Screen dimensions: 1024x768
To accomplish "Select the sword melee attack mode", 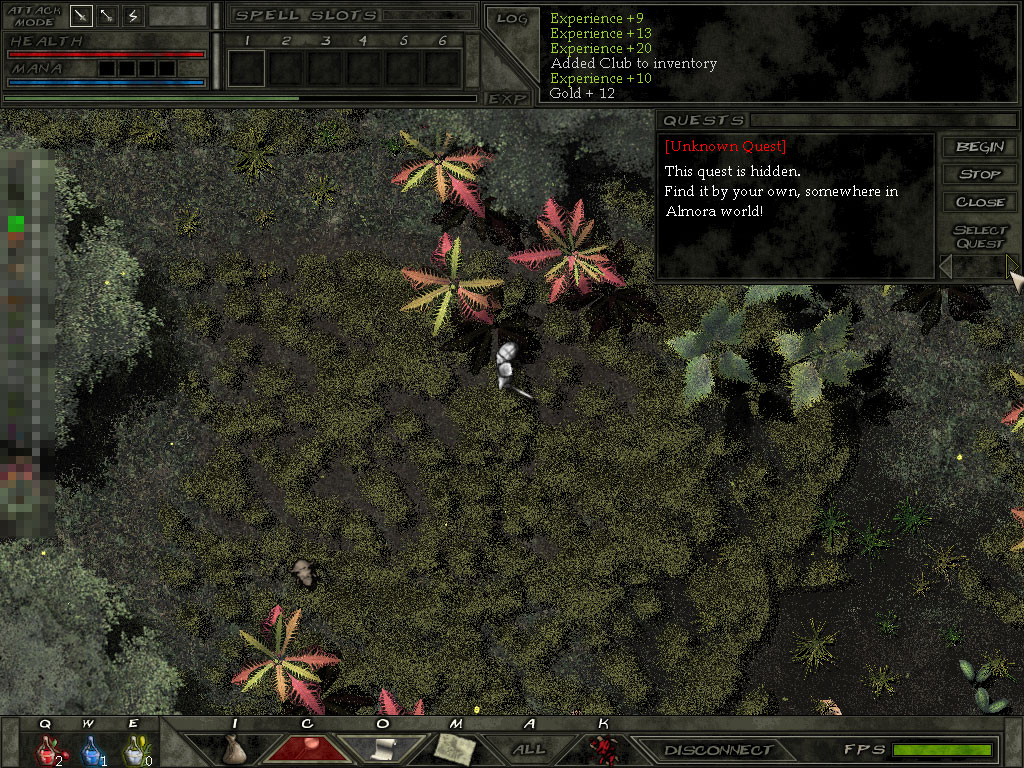I will click(x=81, y=16).
